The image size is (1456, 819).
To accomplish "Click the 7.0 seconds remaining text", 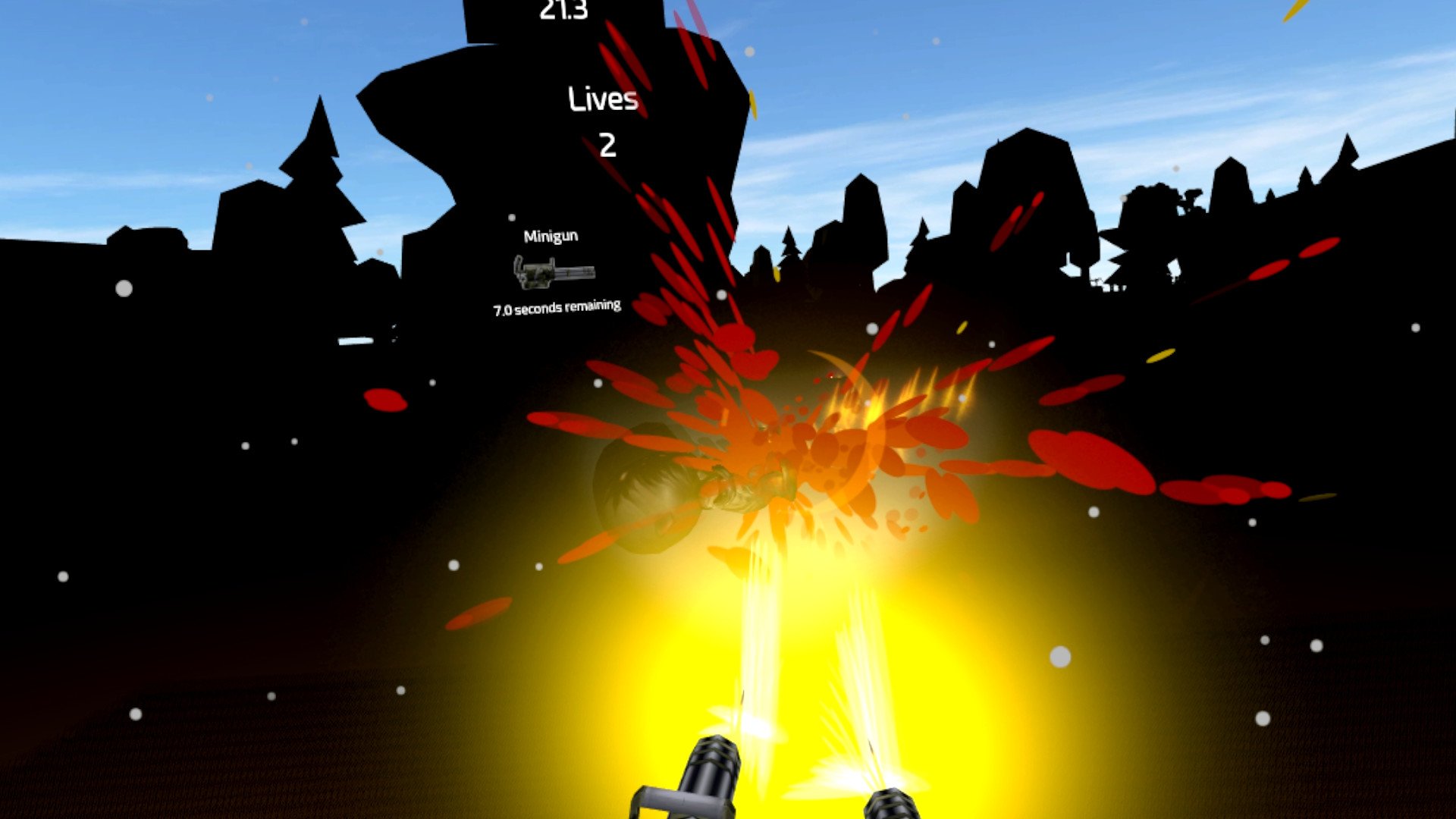I will coord(557,307).
